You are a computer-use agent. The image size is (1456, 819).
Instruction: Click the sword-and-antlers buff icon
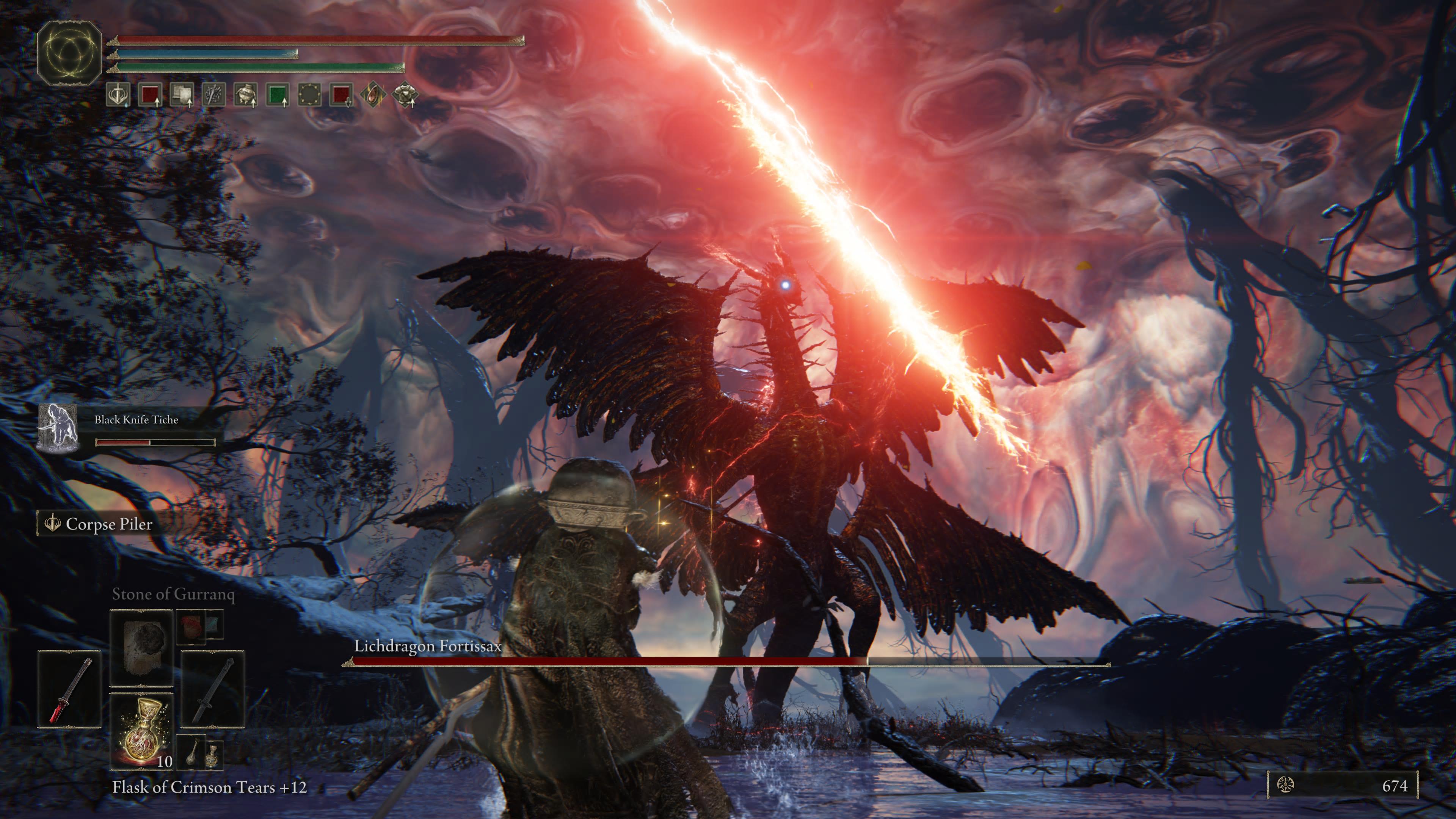[118, 95]
